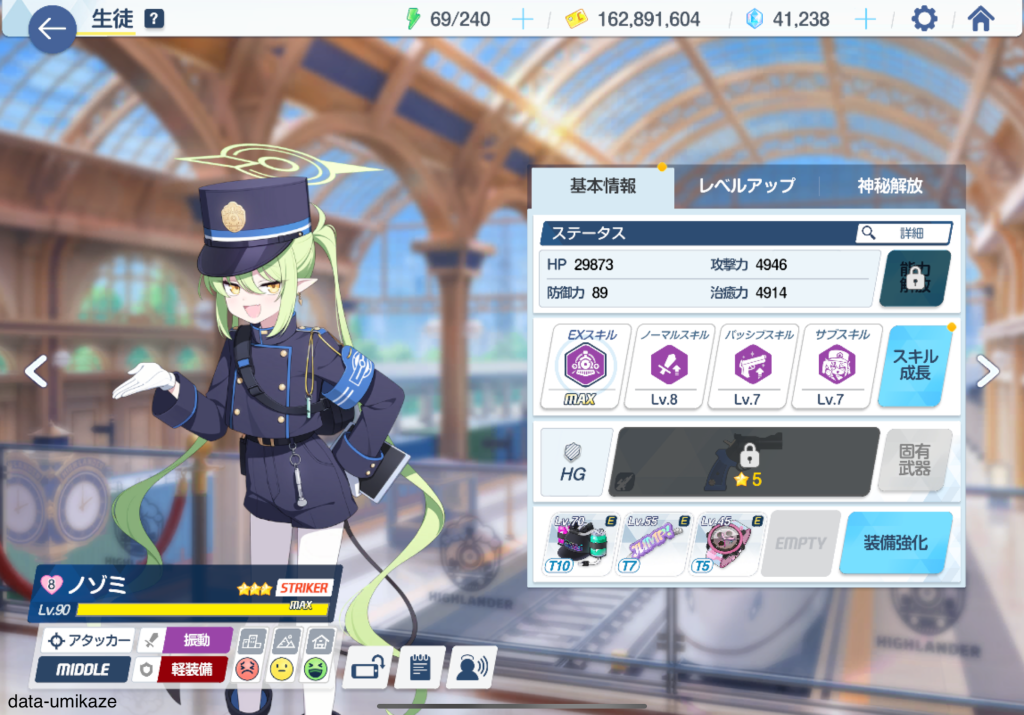Select the 基本情報 tab
The height and width of the screenshot is (715, 1024).
coord(603,186)
